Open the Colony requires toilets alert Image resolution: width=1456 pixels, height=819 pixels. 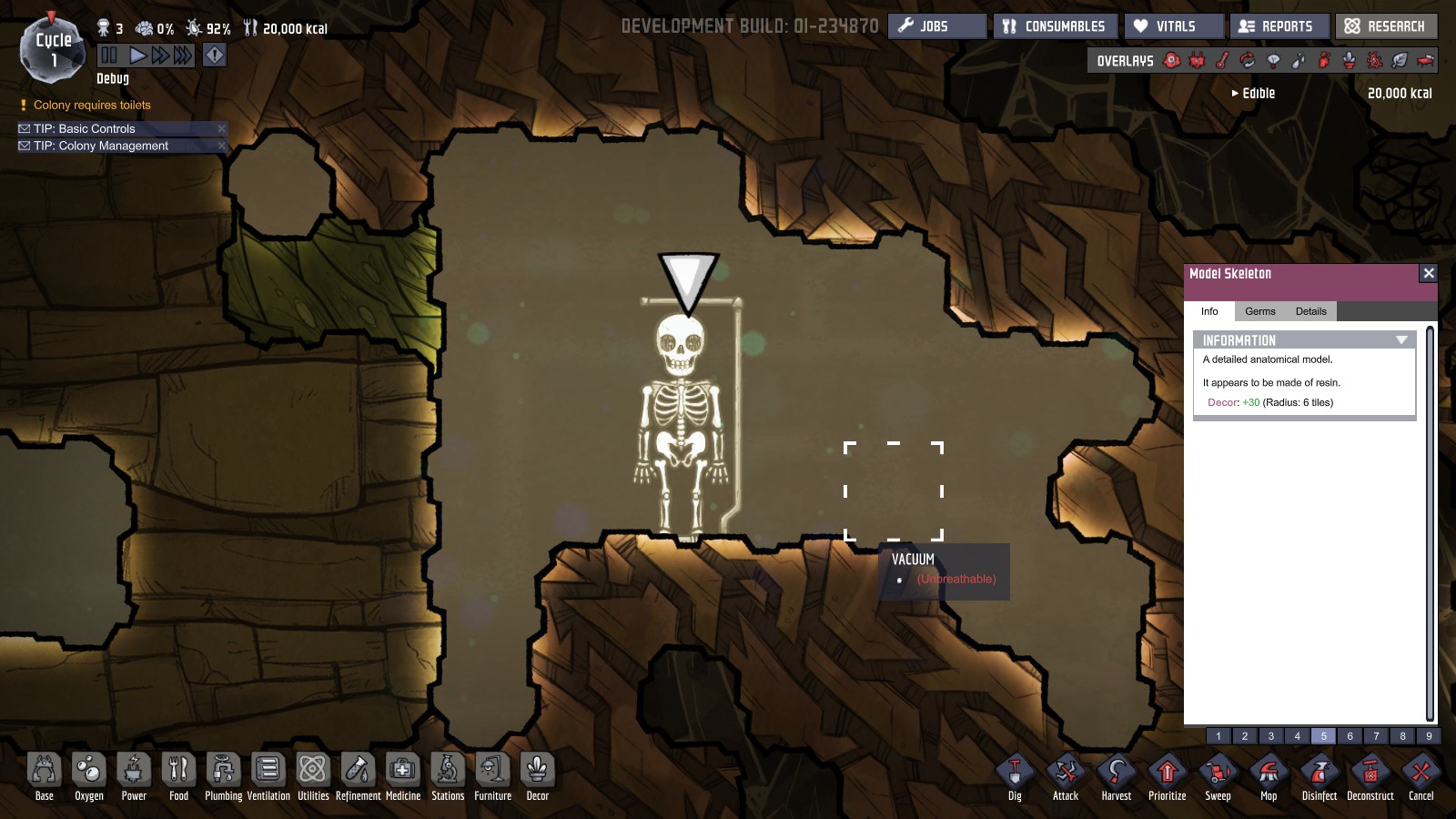coord(92,106)
